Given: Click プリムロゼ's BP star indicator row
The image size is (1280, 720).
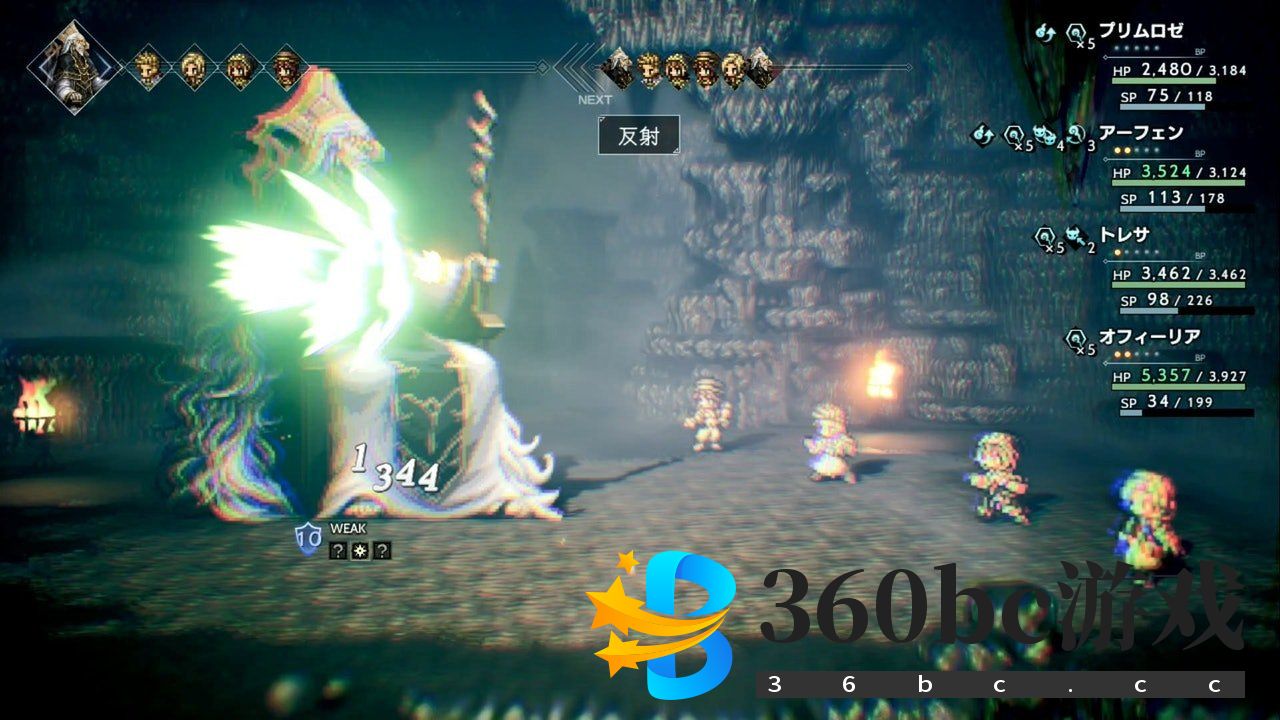Looking at the screenshot, I should coord(1135,47).
